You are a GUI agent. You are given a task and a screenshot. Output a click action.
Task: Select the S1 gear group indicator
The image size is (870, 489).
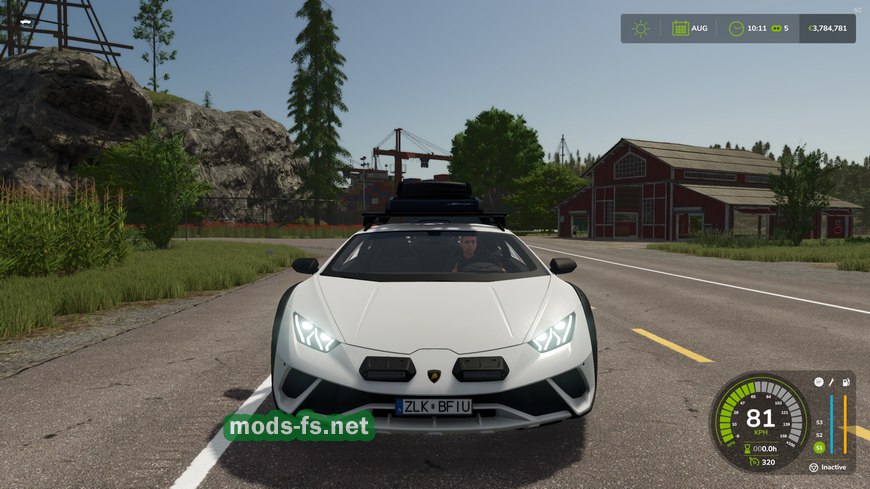pos(819,447)
